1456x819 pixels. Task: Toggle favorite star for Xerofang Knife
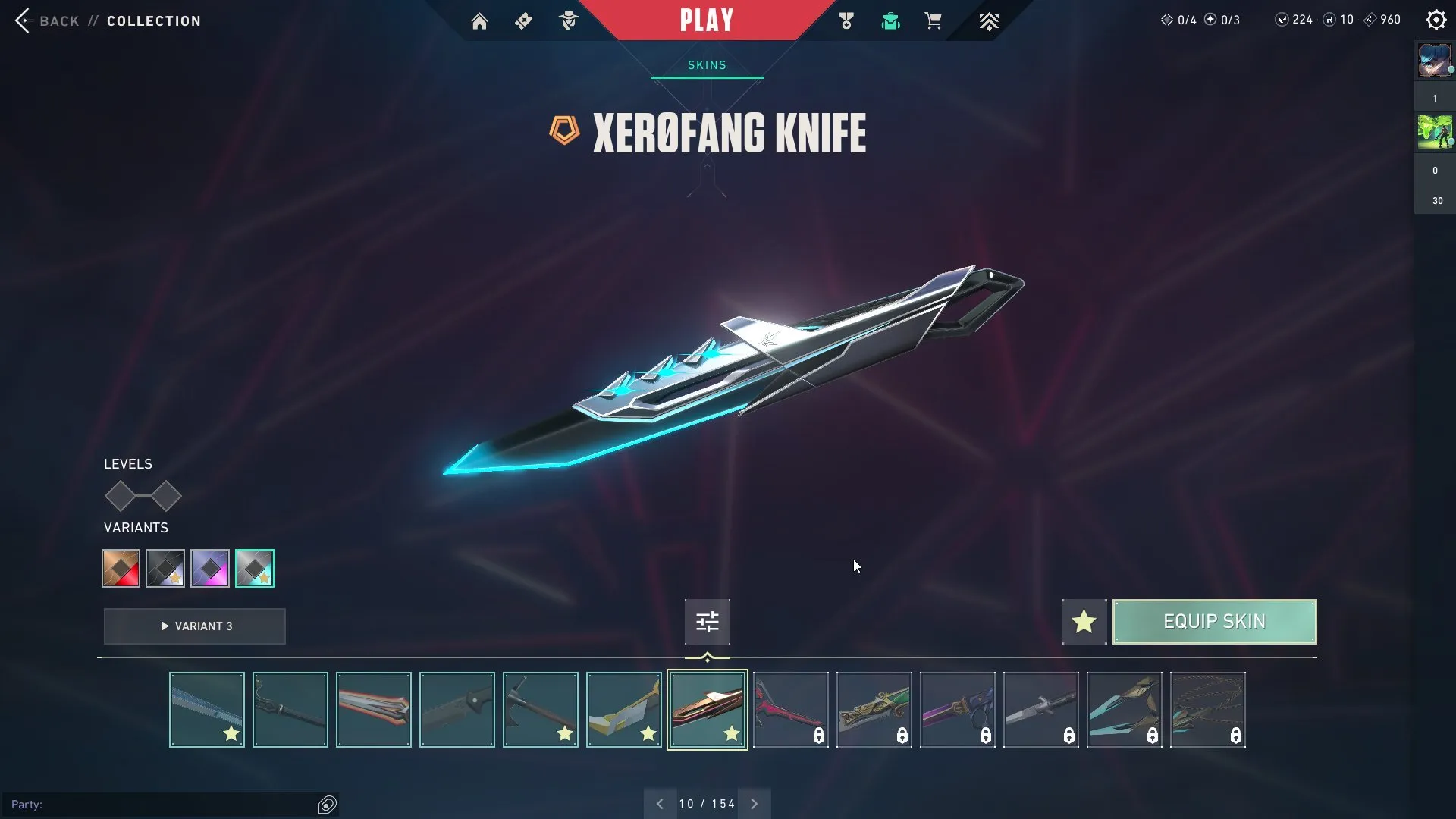click(x=1084, y=622)
